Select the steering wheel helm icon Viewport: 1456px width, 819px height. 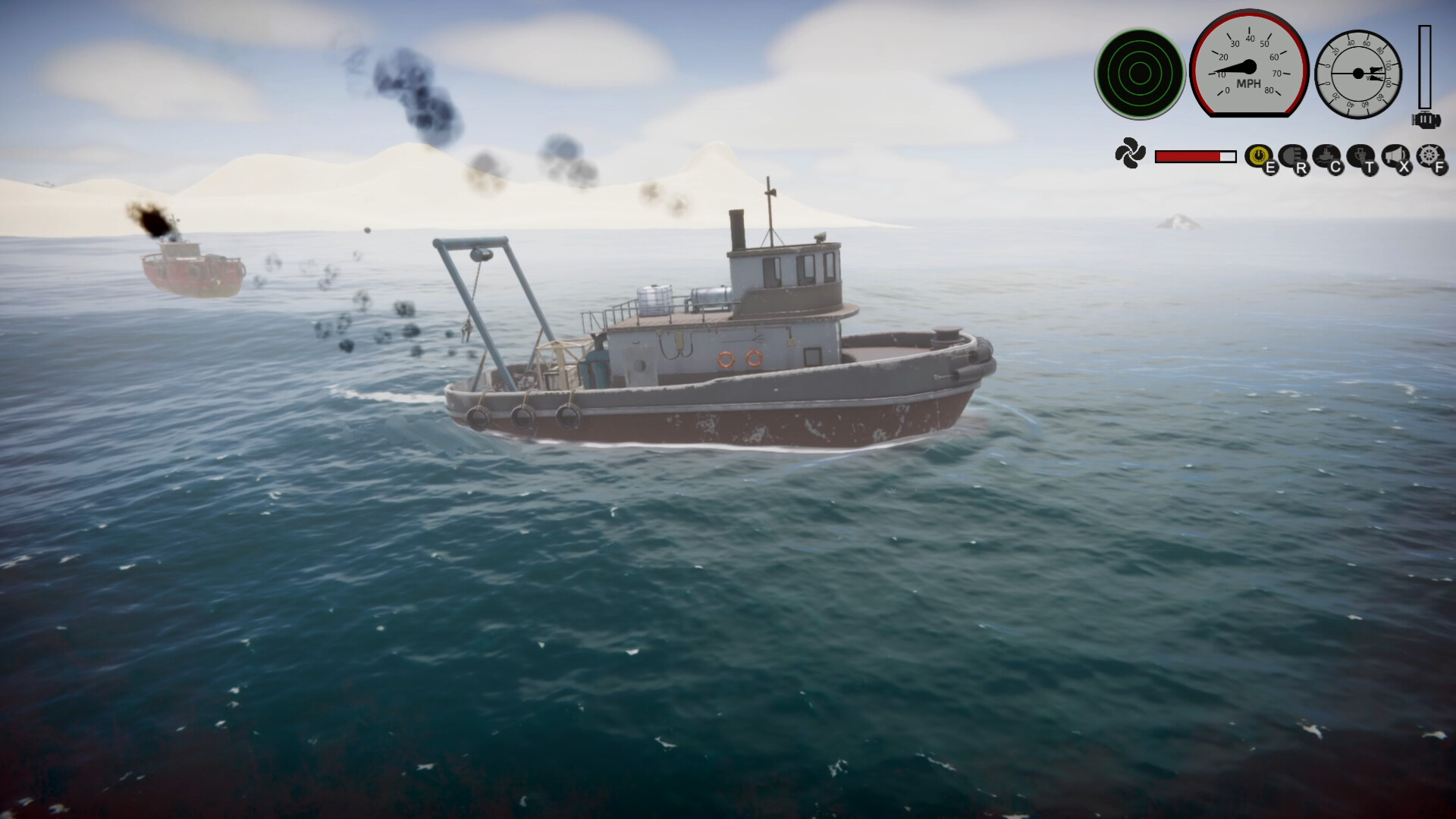click(x=1428, y=154)
